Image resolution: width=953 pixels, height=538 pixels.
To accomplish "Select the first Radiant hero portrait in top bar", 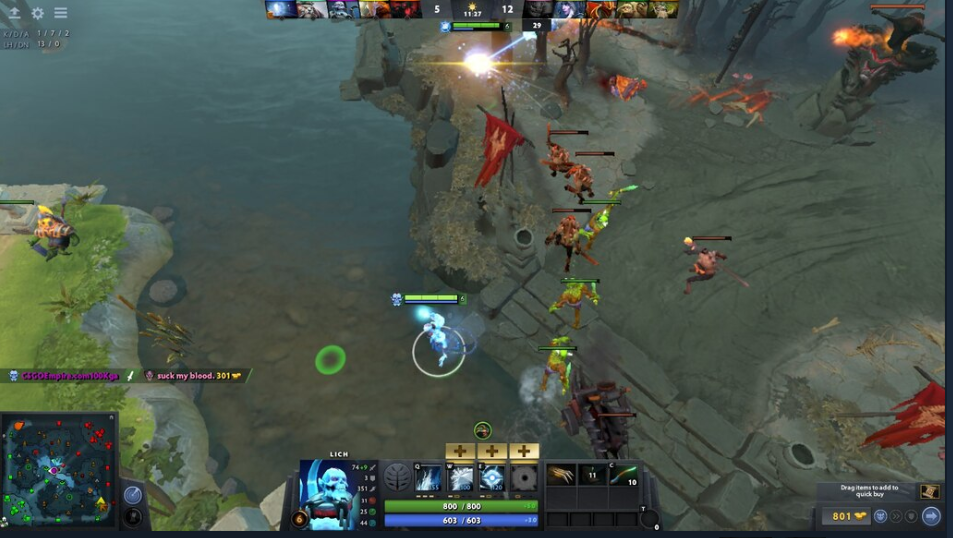I will [x=280, y=10].
